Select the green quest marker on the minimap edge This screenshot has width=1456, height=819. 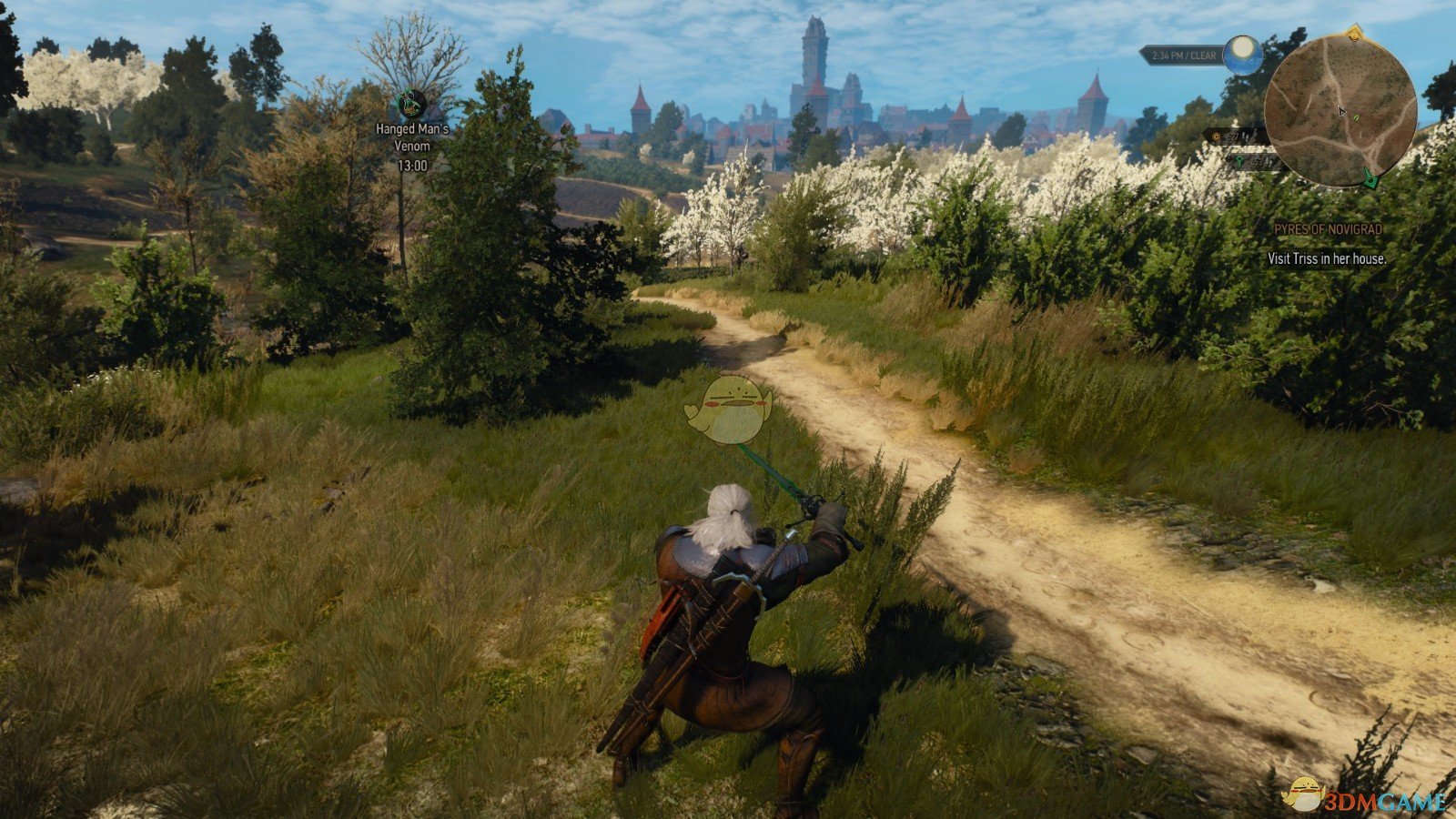[1369, 178]
